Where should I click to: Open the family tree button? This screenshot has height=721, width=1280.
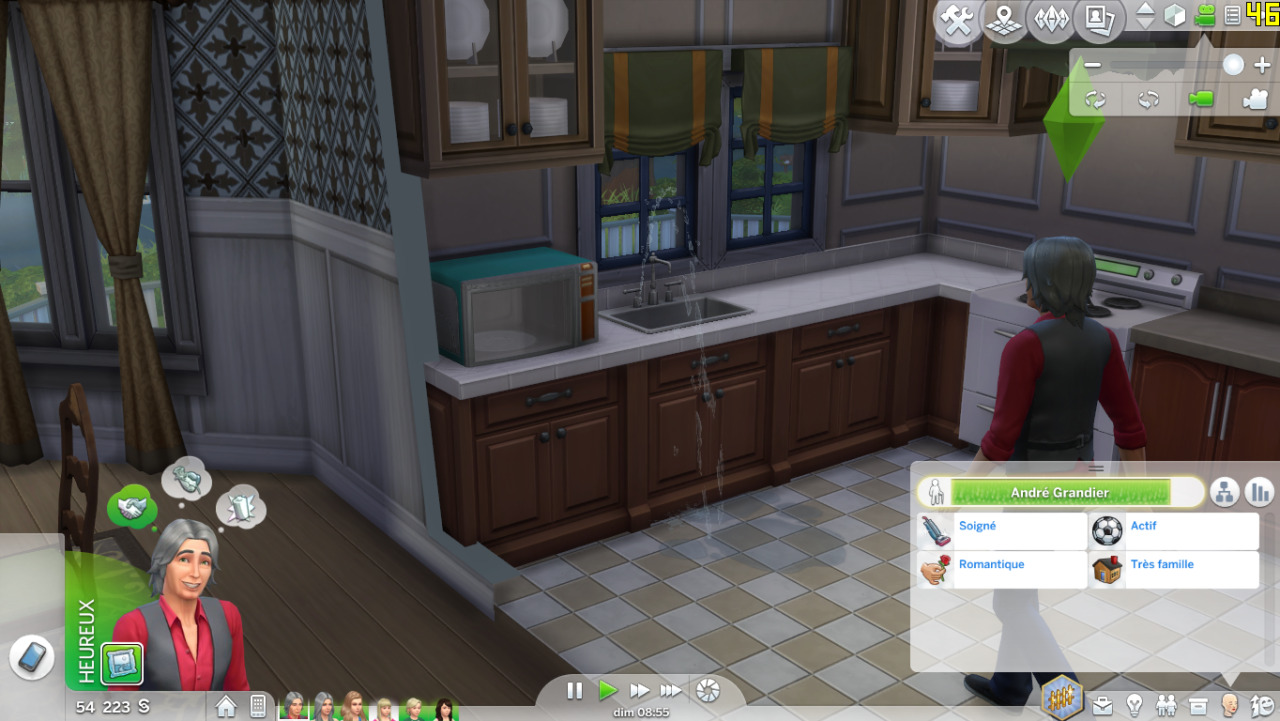[1225, 492]
